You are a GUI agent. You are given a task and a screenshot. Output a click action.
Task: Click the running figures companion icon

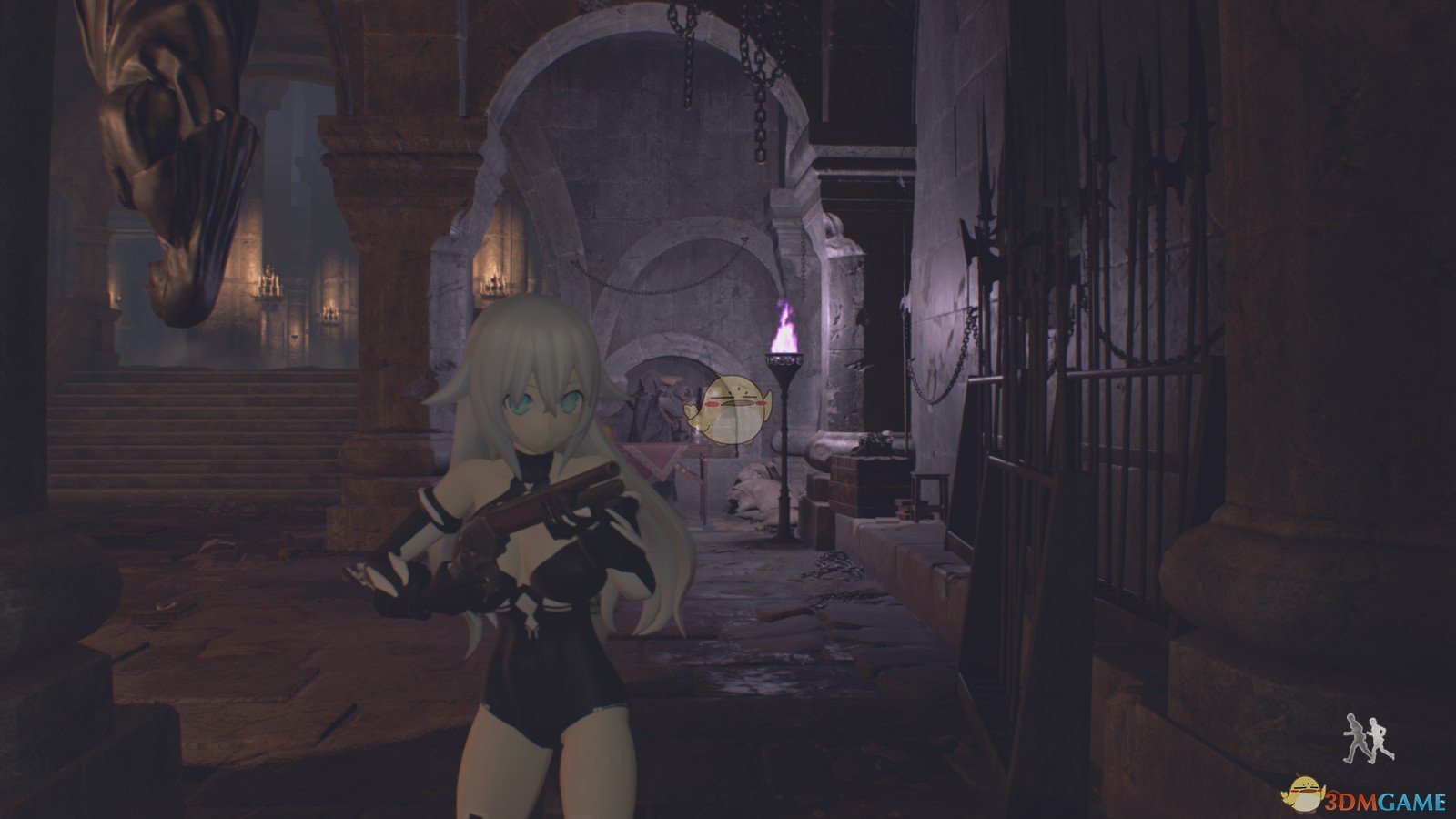tap(1366, 739)
